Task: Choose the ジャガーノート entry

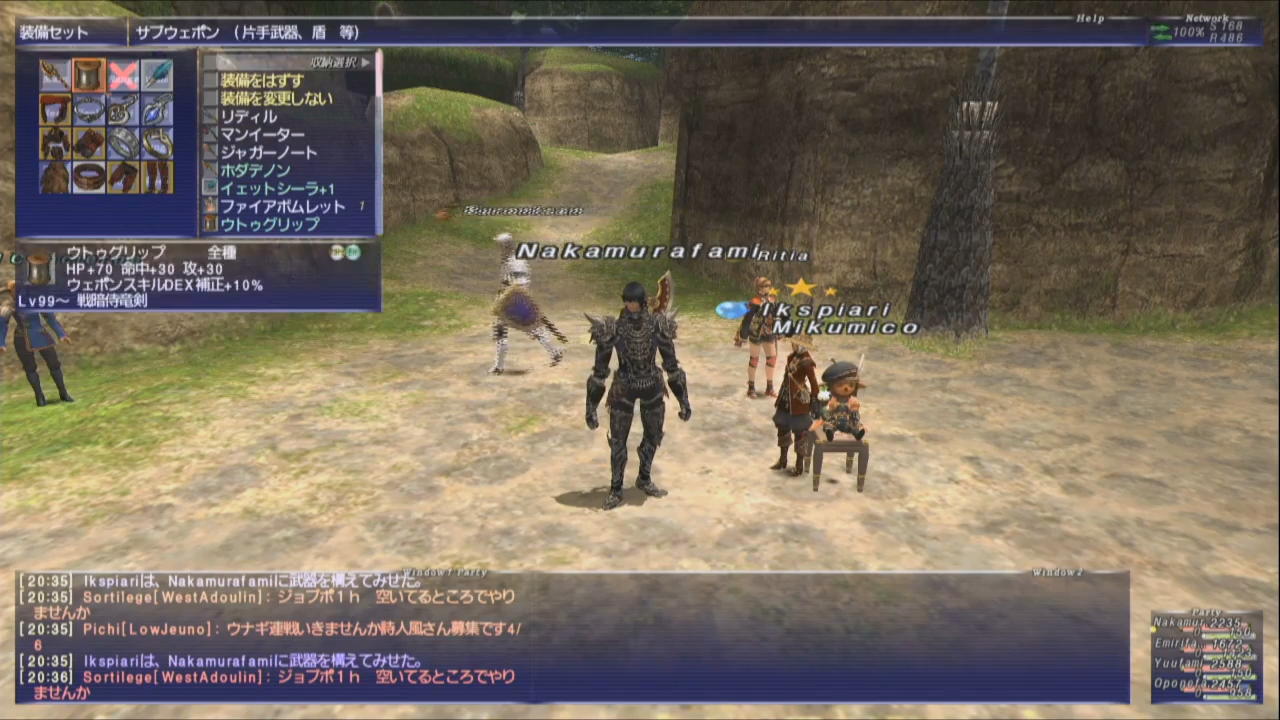Action: 268,152
